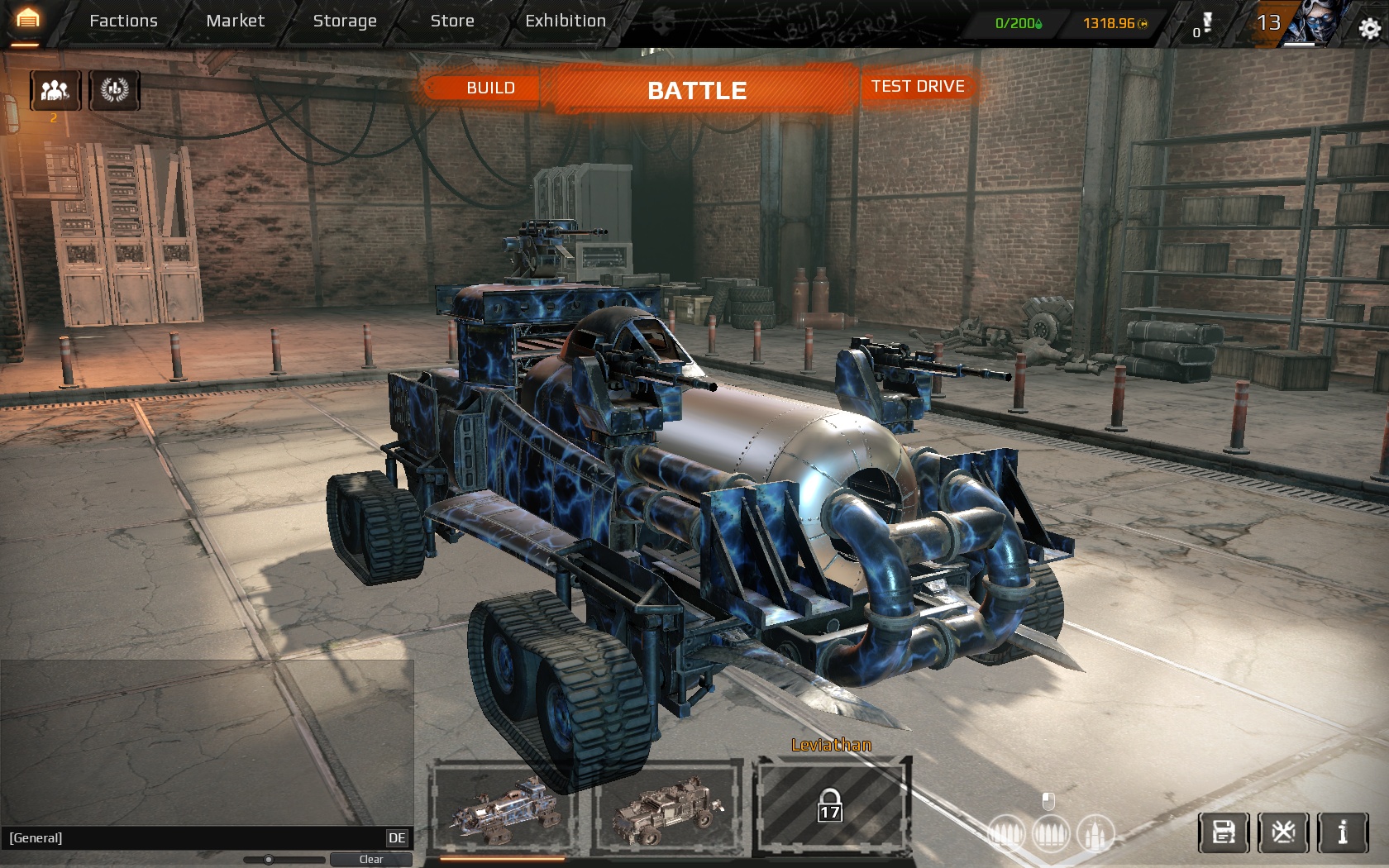Viewport: 1389px width, 868px height.
Task: Enter BUILD mode
Action: click(x=490, y=88)
